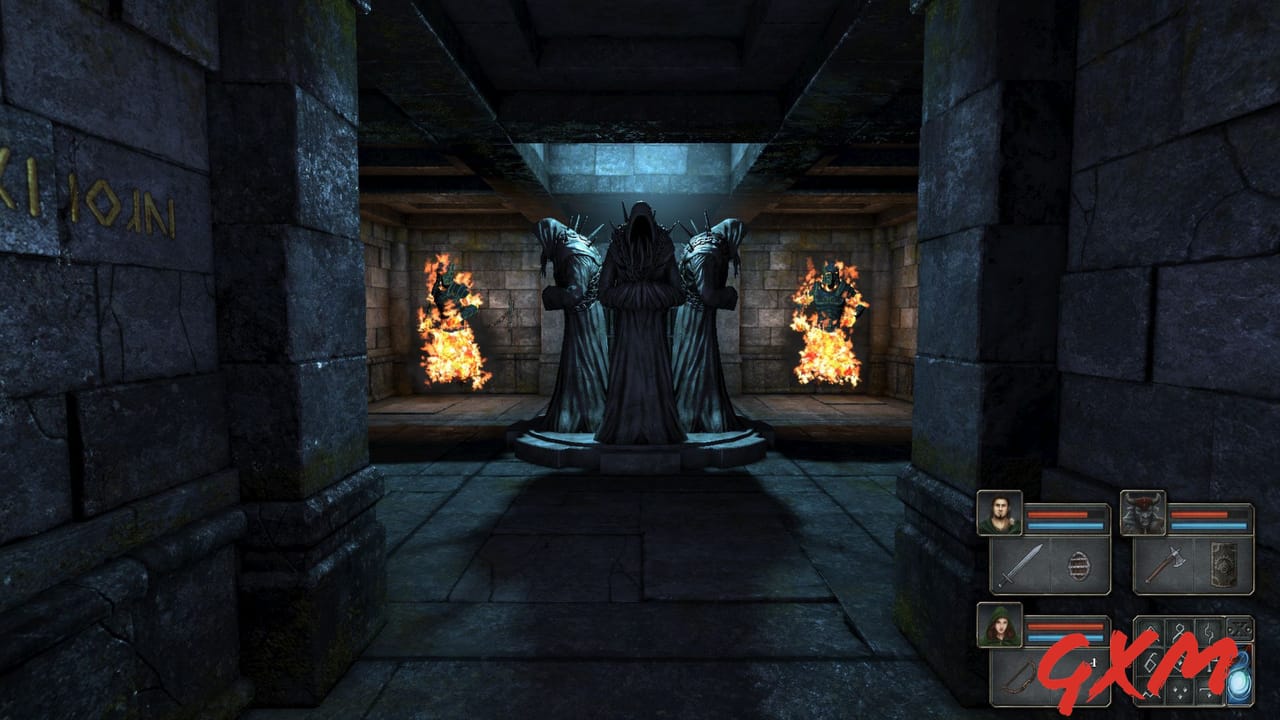This screenshot has height=720, width=1280.
Task: Click the minotaur's portrait
Action: pyautogui.click(x=1143, y=512)
